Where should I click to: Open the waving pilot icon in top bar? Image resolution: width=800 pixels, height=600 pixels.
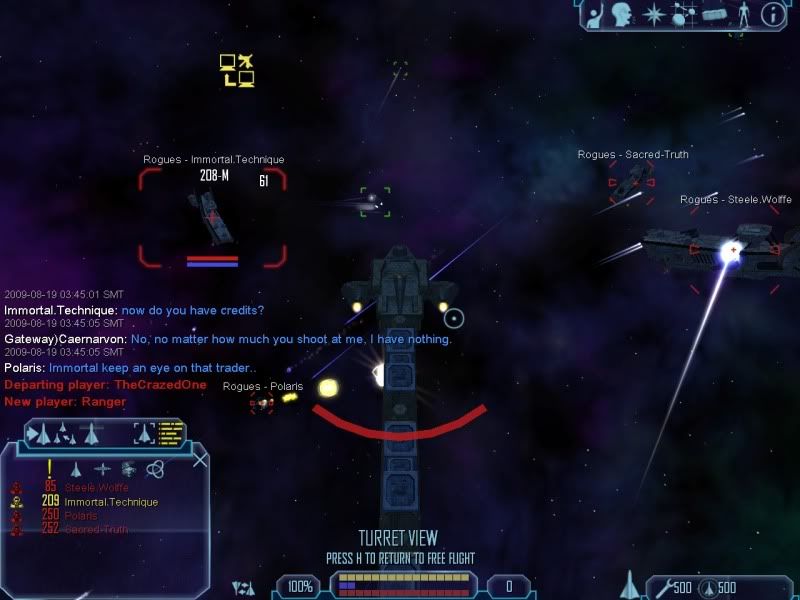tap(595, 14)
